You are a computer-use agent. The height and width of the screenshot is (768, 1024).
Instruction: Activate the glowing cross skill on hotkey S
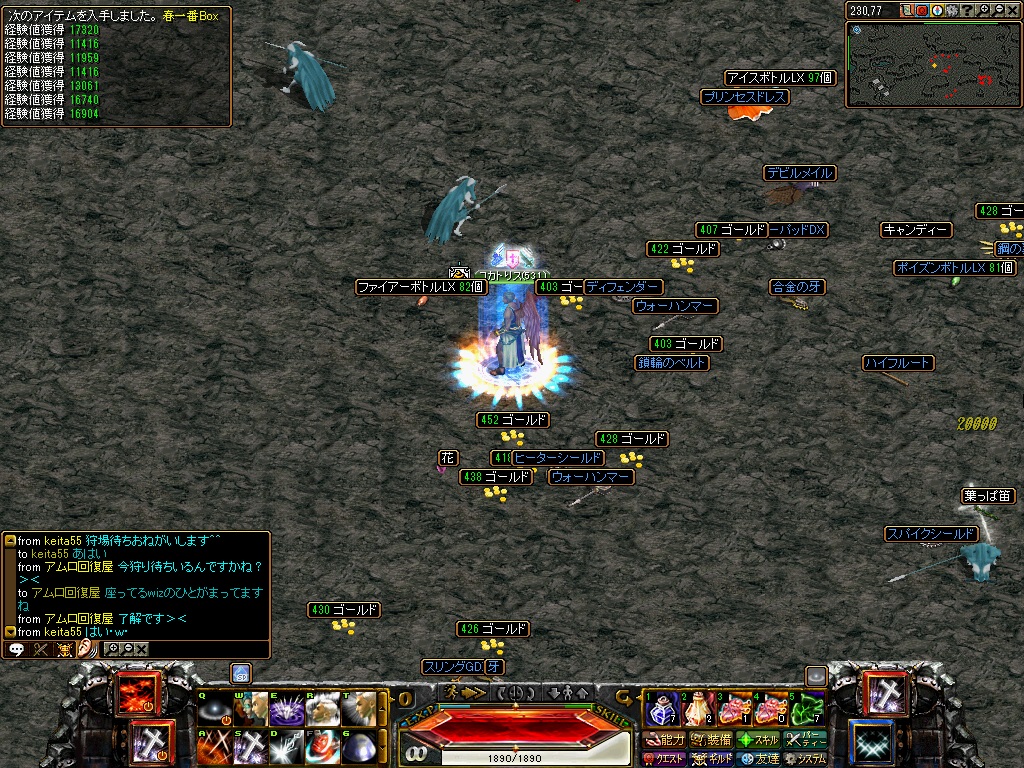point(250,746)
